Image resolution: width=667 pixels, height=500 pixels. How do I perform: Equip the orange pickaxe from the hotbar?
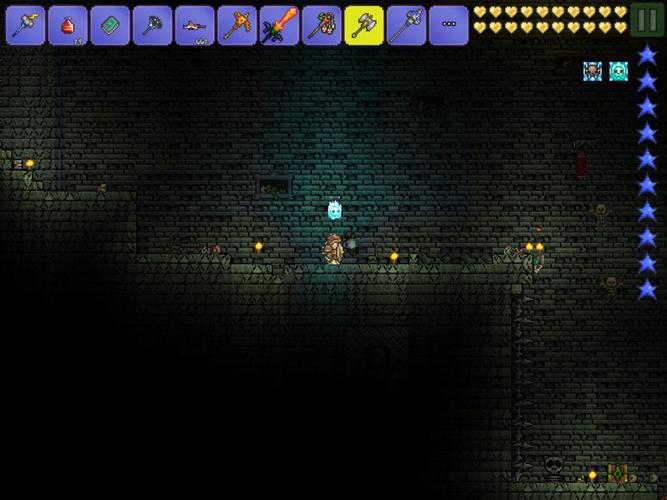237,25
